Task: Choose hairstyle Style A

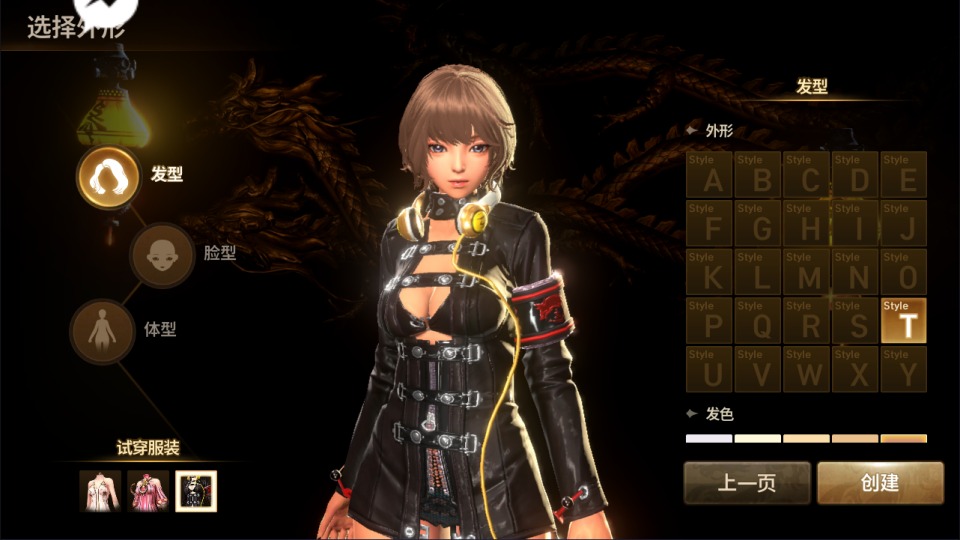Action: point(710,175)
